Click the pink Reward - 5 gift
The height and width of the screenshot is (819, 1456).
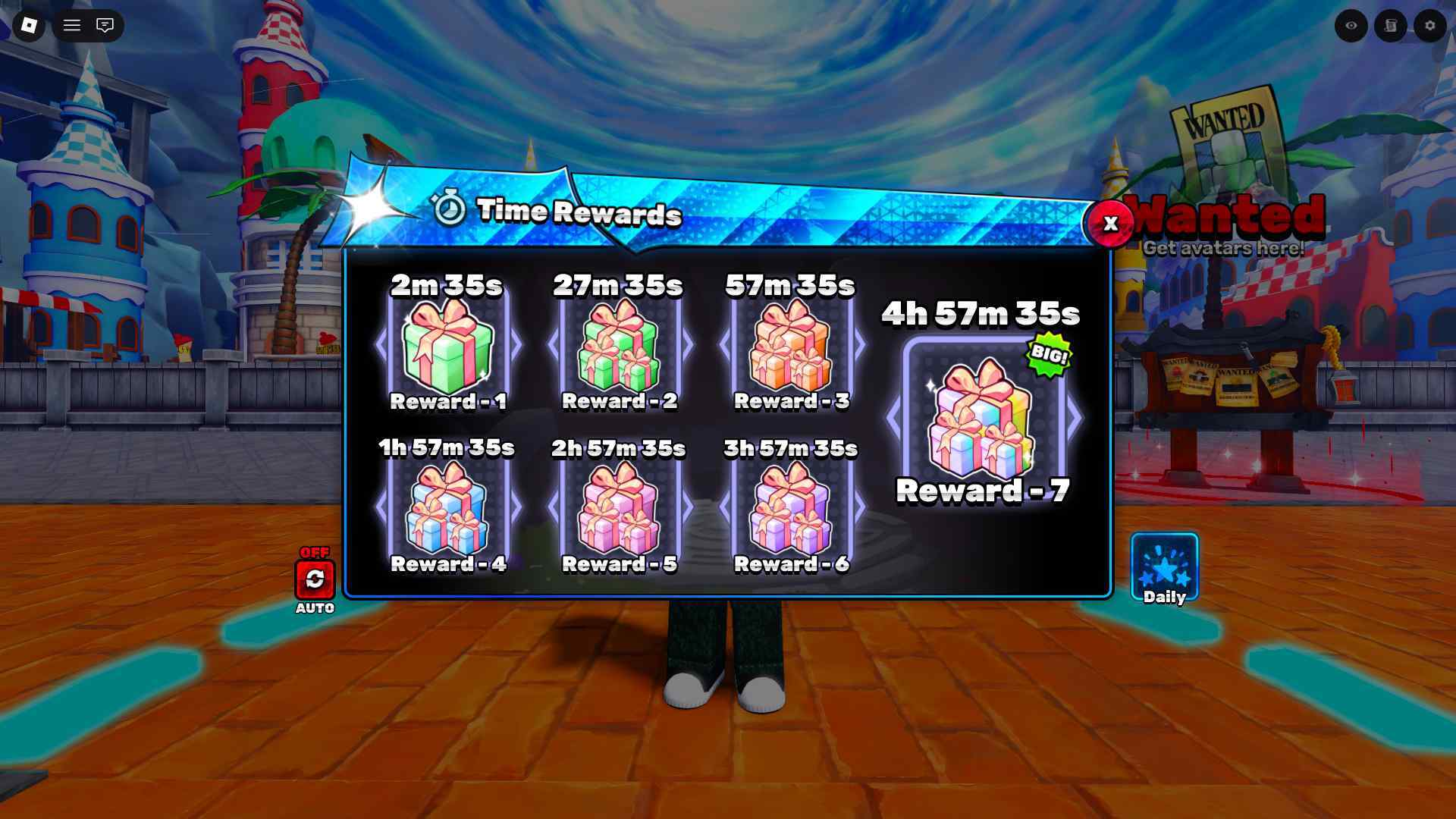point(620,508)
